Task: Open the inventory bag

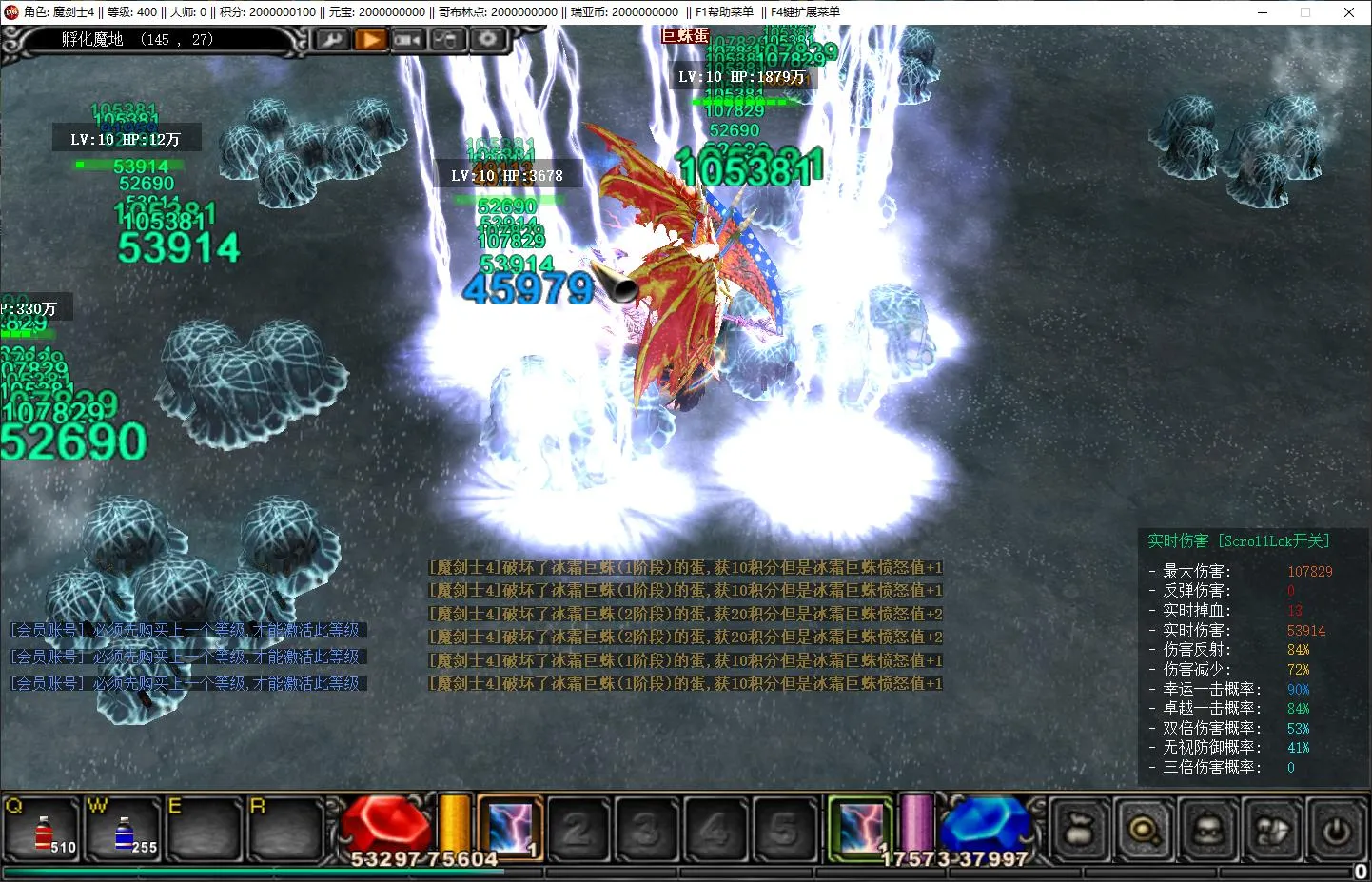Action: coord(1079,831)
